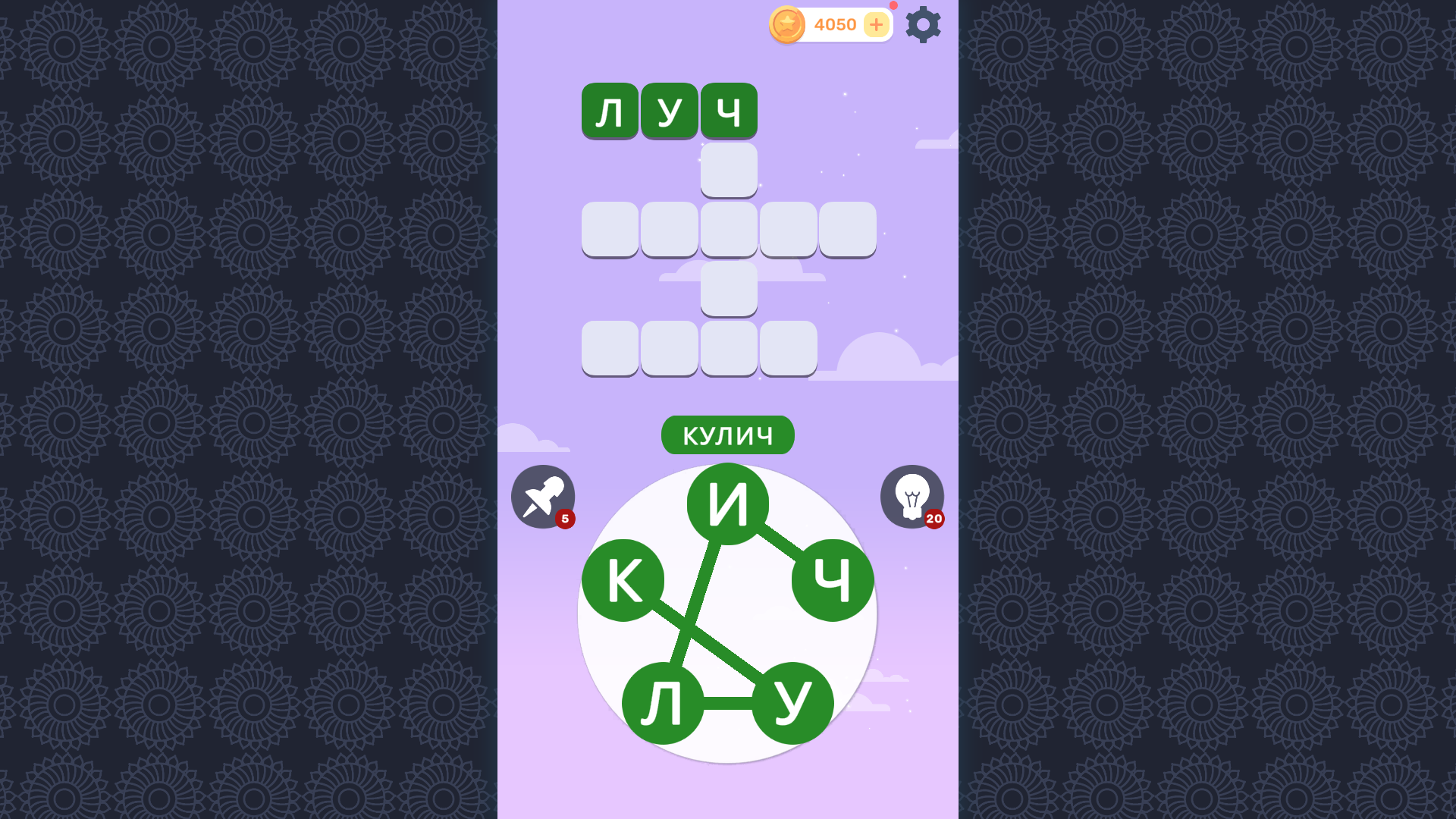Tap the first cell of the five-letter row
1456x819 pixels.
coord(610,229)
